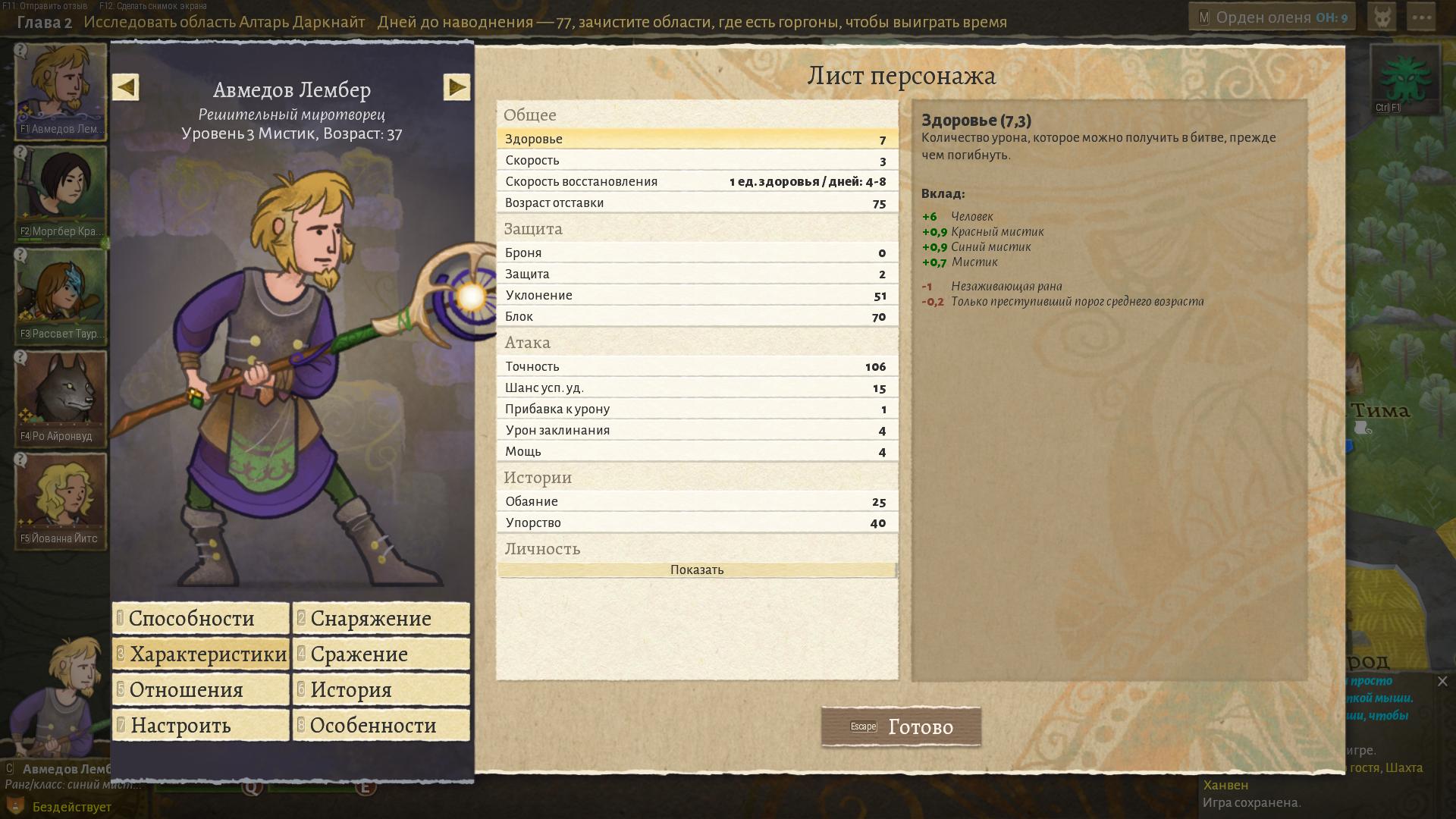
Task: Open the Орден оленя legacy panel
Action: [x=1272, y=17]
